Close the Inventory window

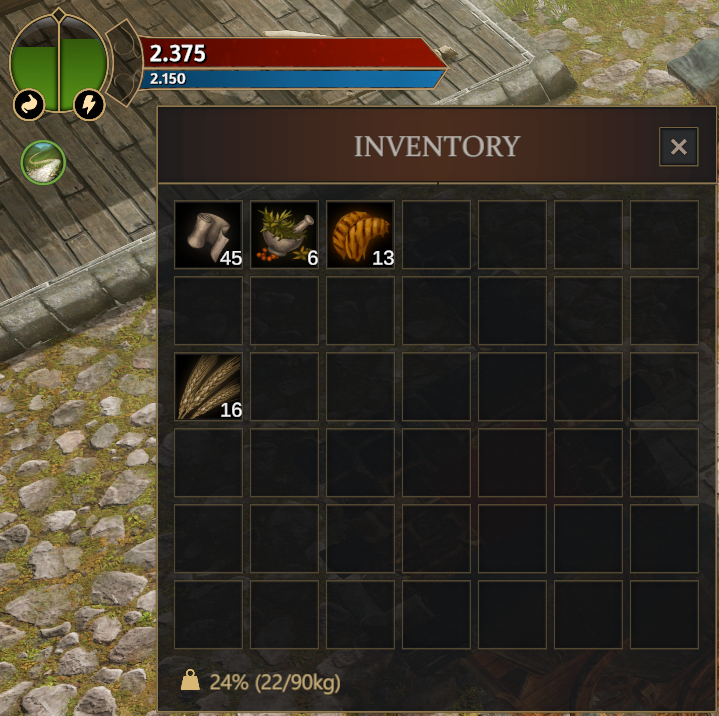click(678, 148)
